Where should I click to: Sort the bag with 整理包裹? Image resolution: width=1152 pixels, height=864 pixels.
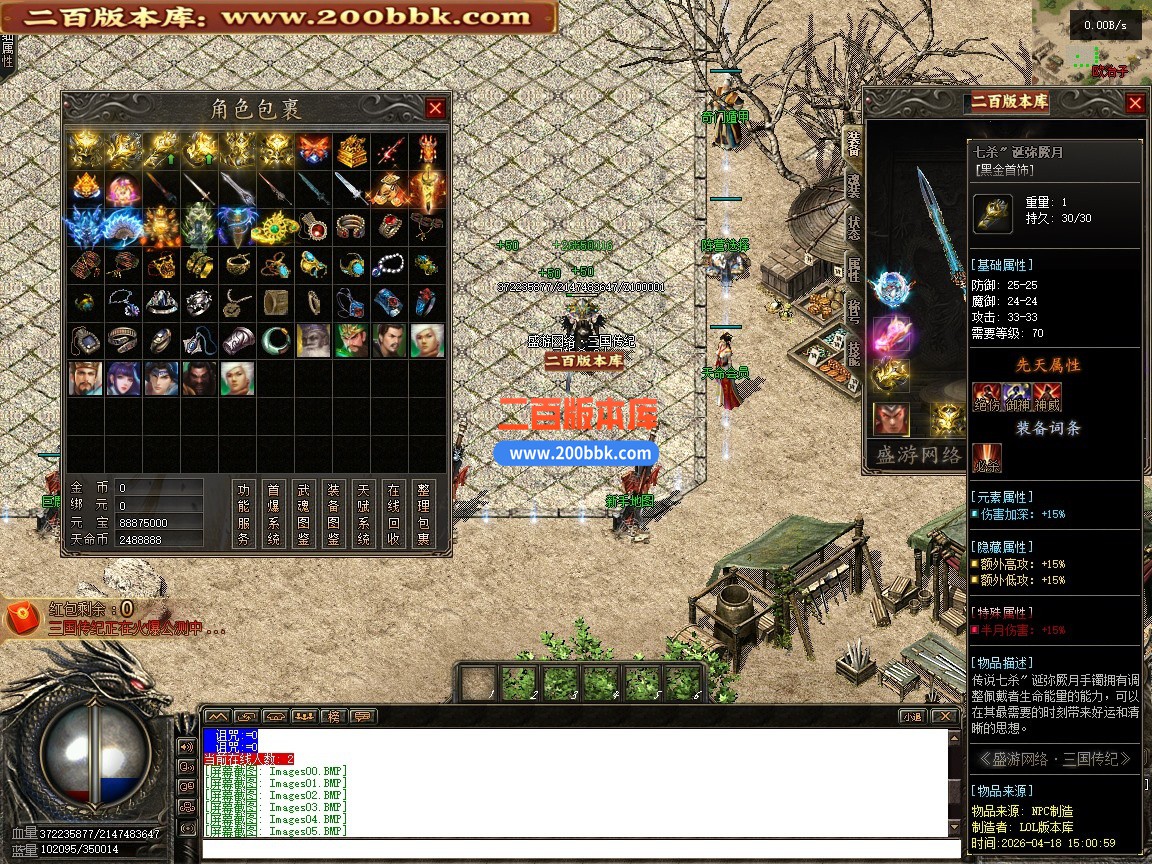click(x=424, y=514)
